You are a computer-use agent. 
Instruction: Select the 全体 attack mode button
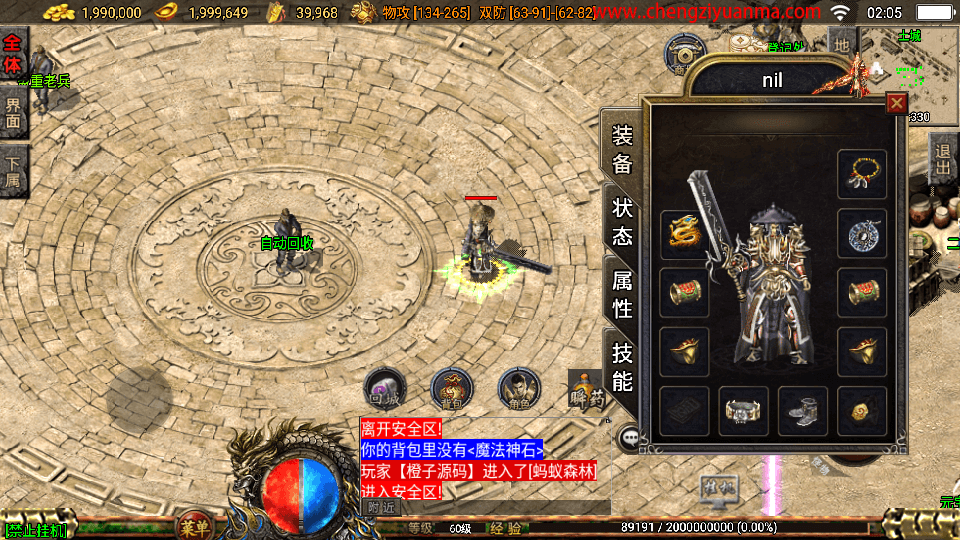coord(13,53)
